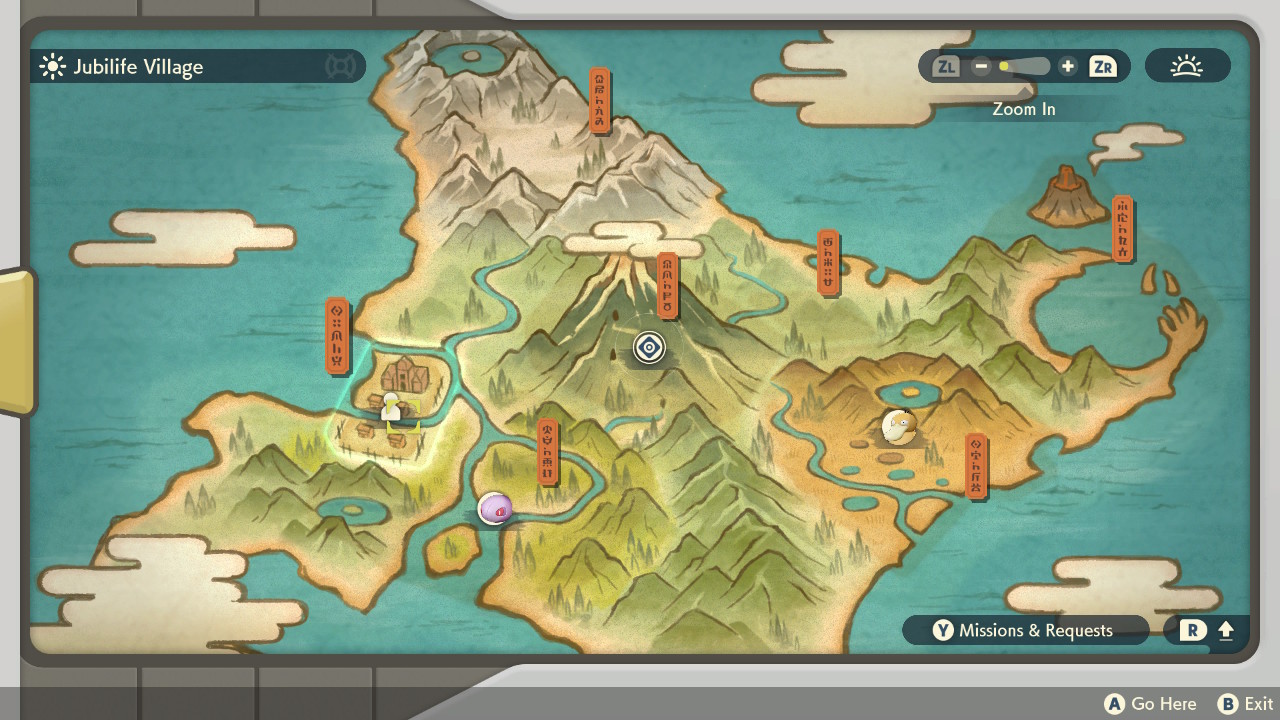Choose Go Here to travel
This screenshot has width=1280, height=720.
coord(1151,704)
